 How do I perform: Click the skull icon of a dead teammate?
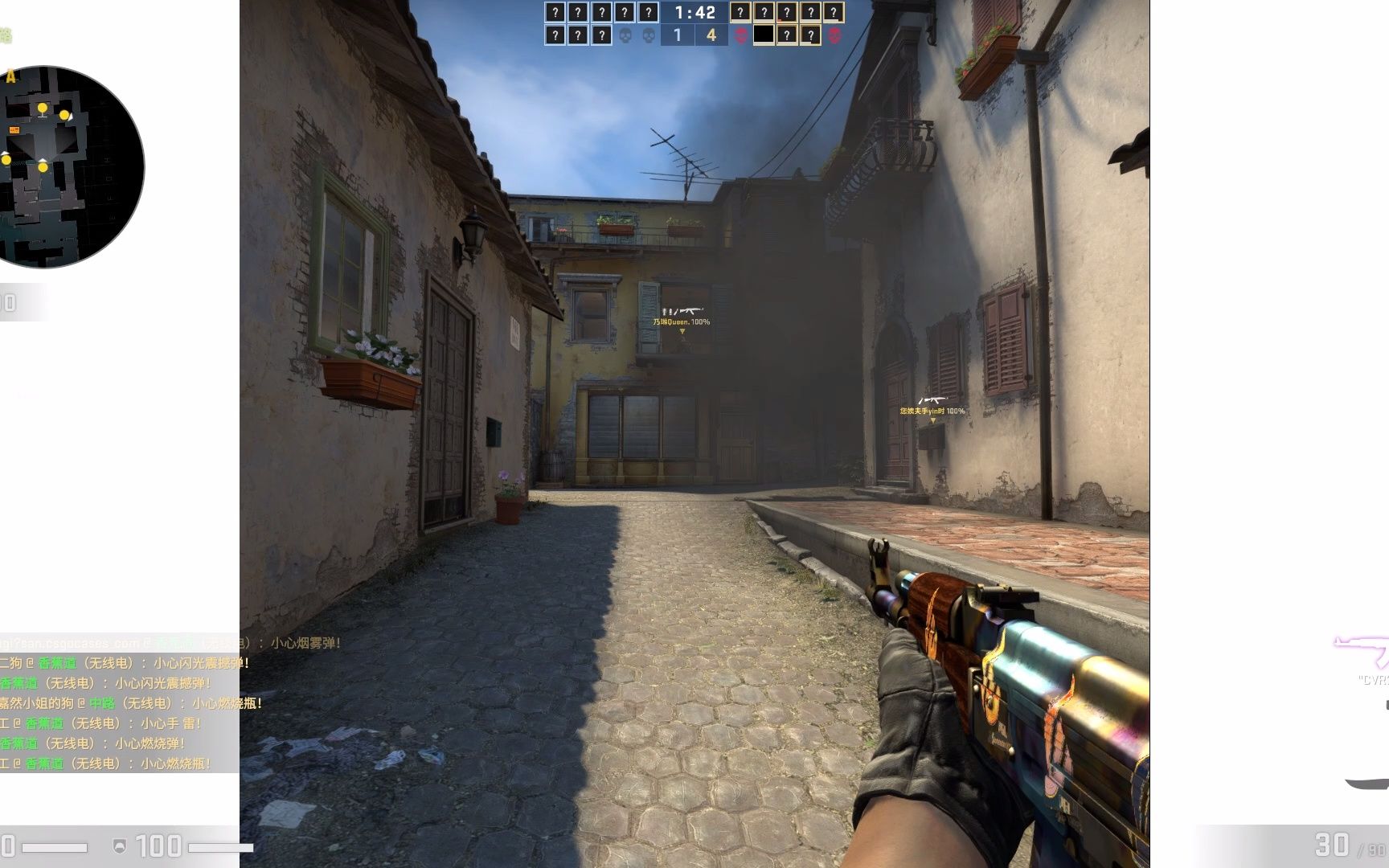pos(625,35)
